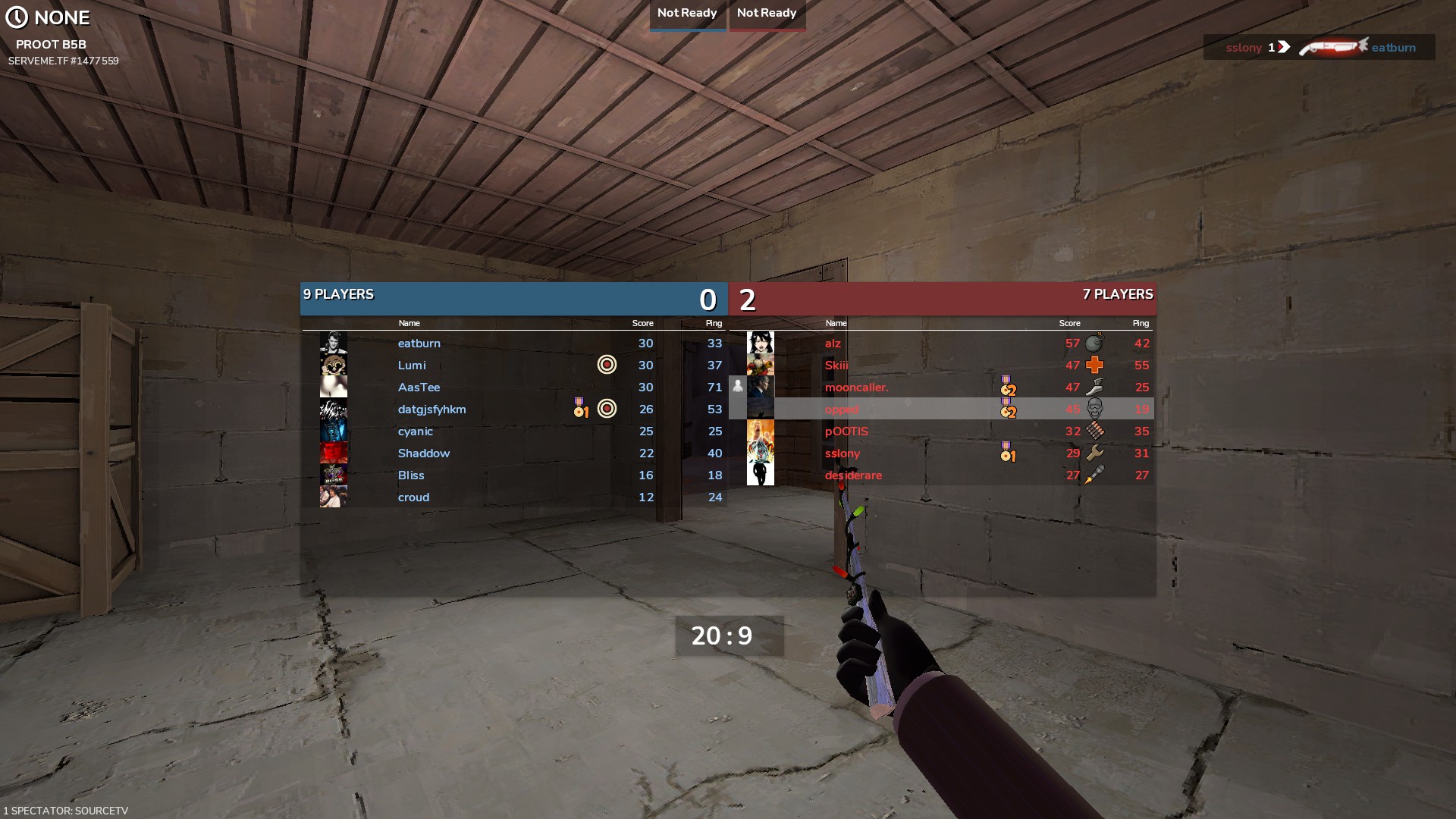Select Shaddow's row on the scoreboard
This screenshot has height=819, width=1456.
pos(423,453)
